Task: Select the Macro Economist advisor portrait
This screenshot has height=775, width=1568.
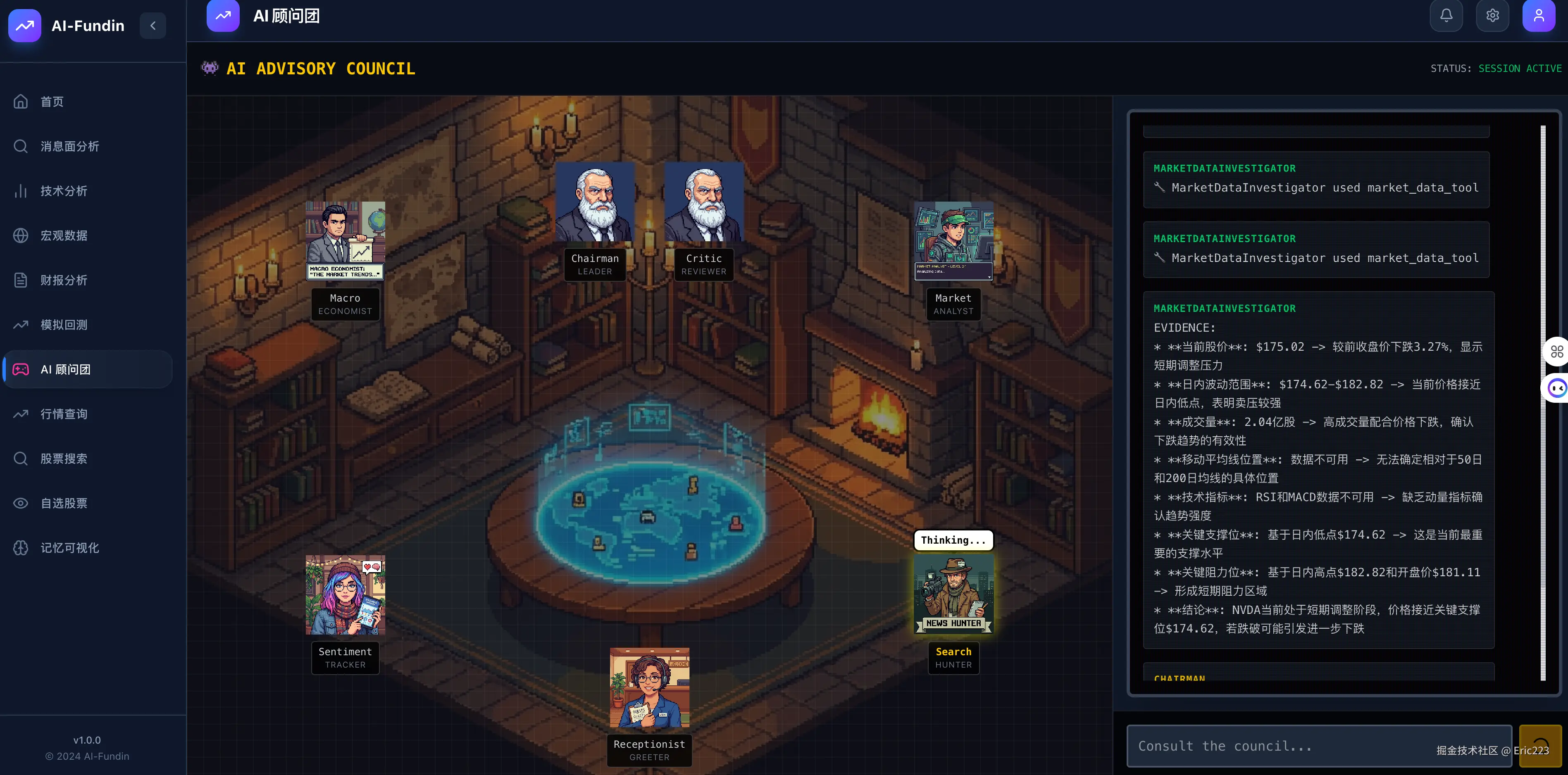Action: tap(345, 240)
